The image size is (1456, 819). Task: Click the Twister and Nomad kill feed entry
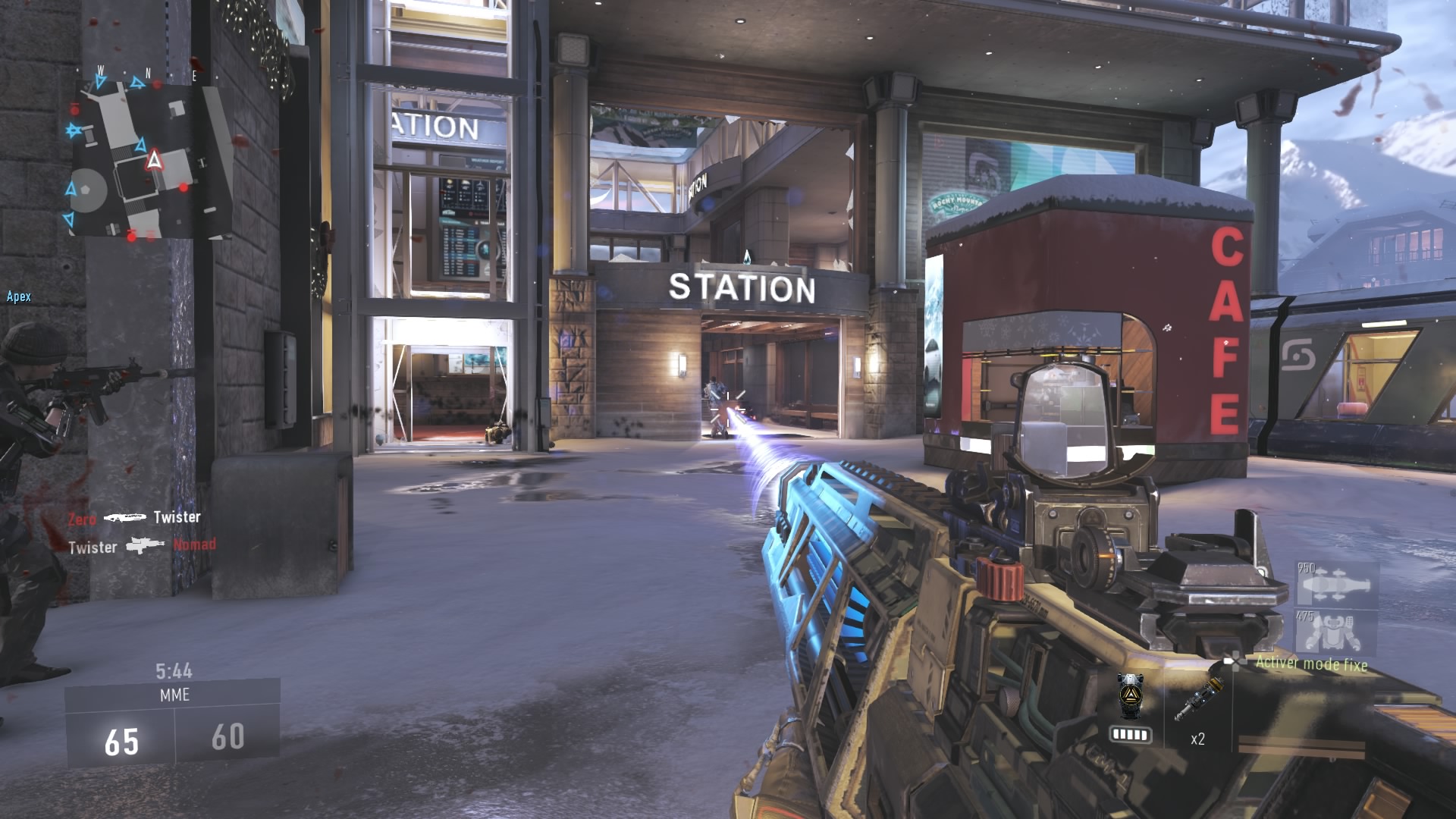142,546
